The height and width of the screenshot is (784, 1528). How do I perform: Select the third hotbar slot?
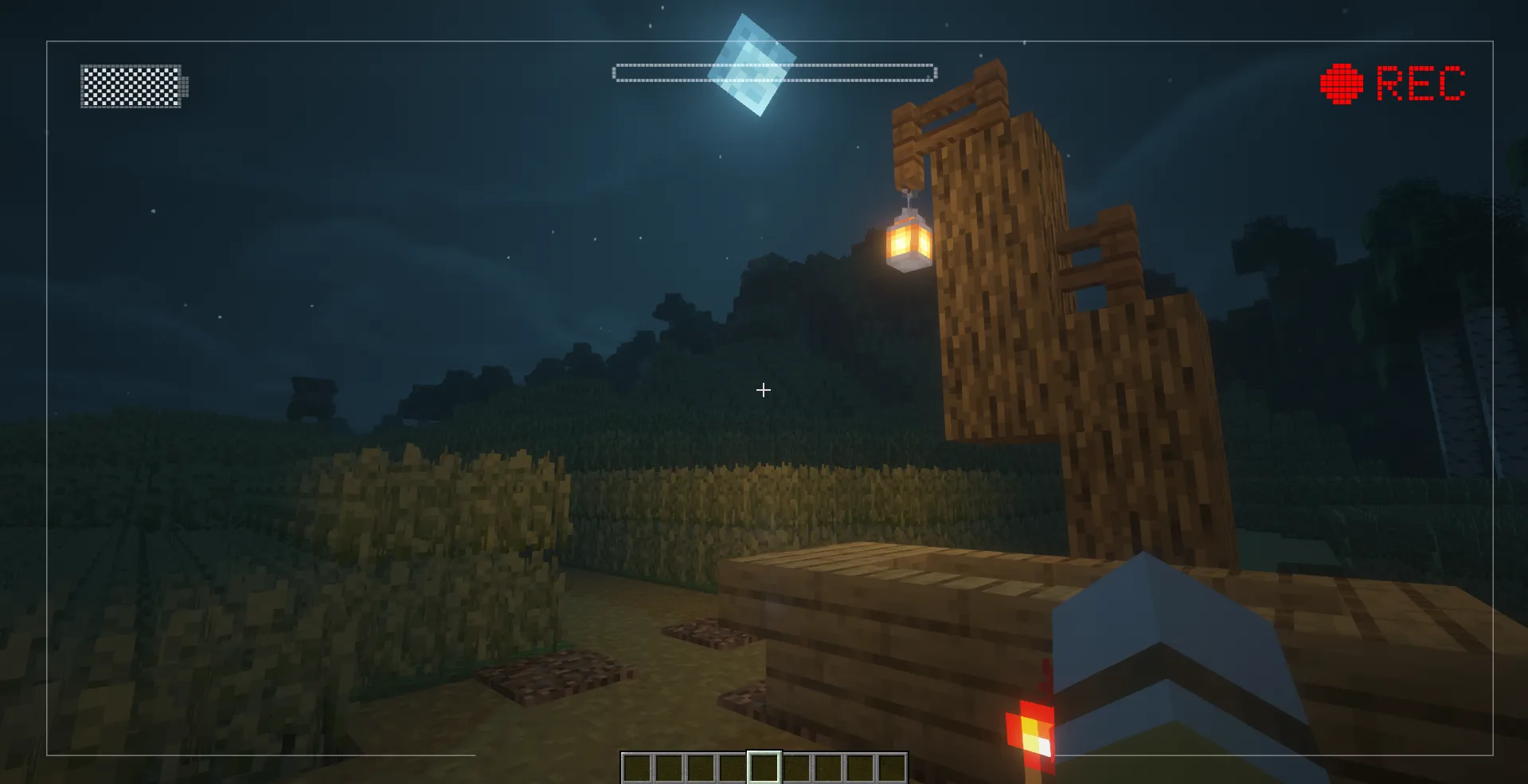coord(700,766)
